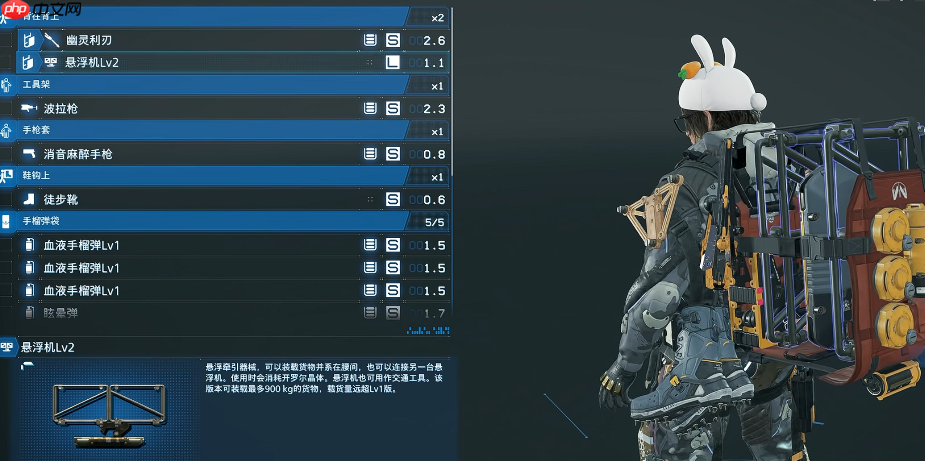Choose the 悬浮机Lv2 item in the list

(200, 62)
